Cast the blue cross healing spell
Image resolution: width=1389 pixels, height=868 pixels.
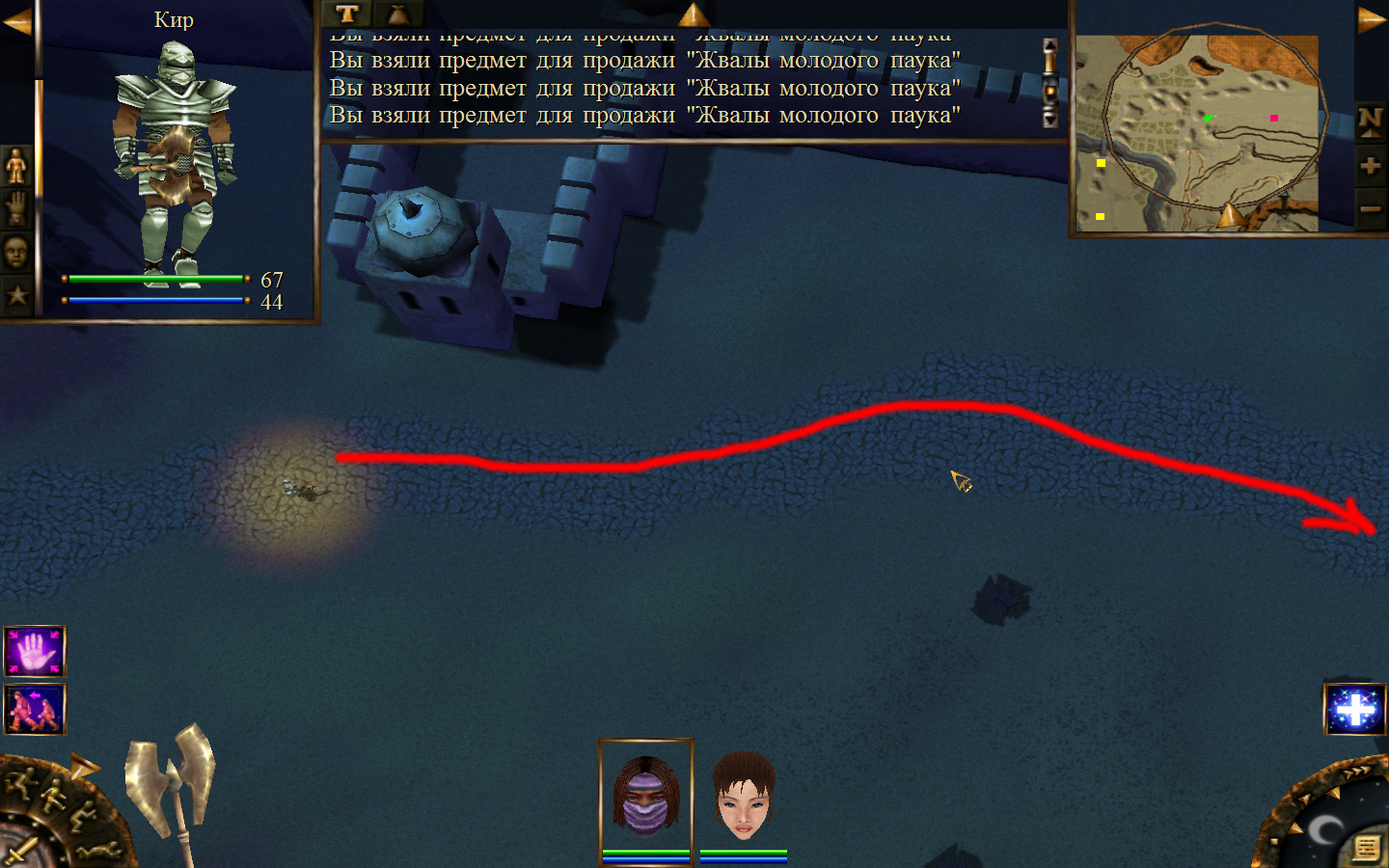click(x=1355, y=709)
